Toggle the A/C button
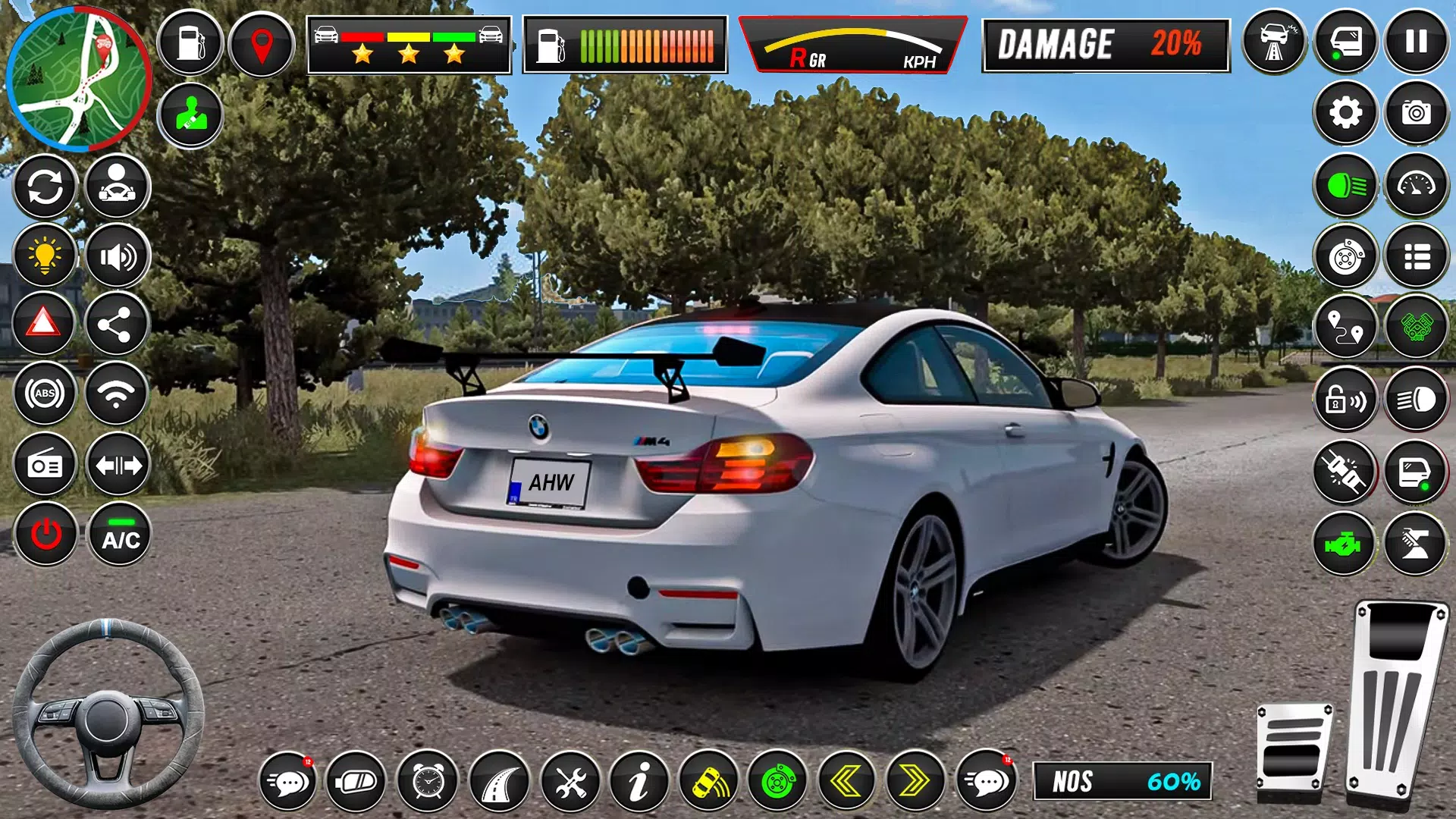The height and width of the screenshot is (819, 1456). [x=120, y=535]
